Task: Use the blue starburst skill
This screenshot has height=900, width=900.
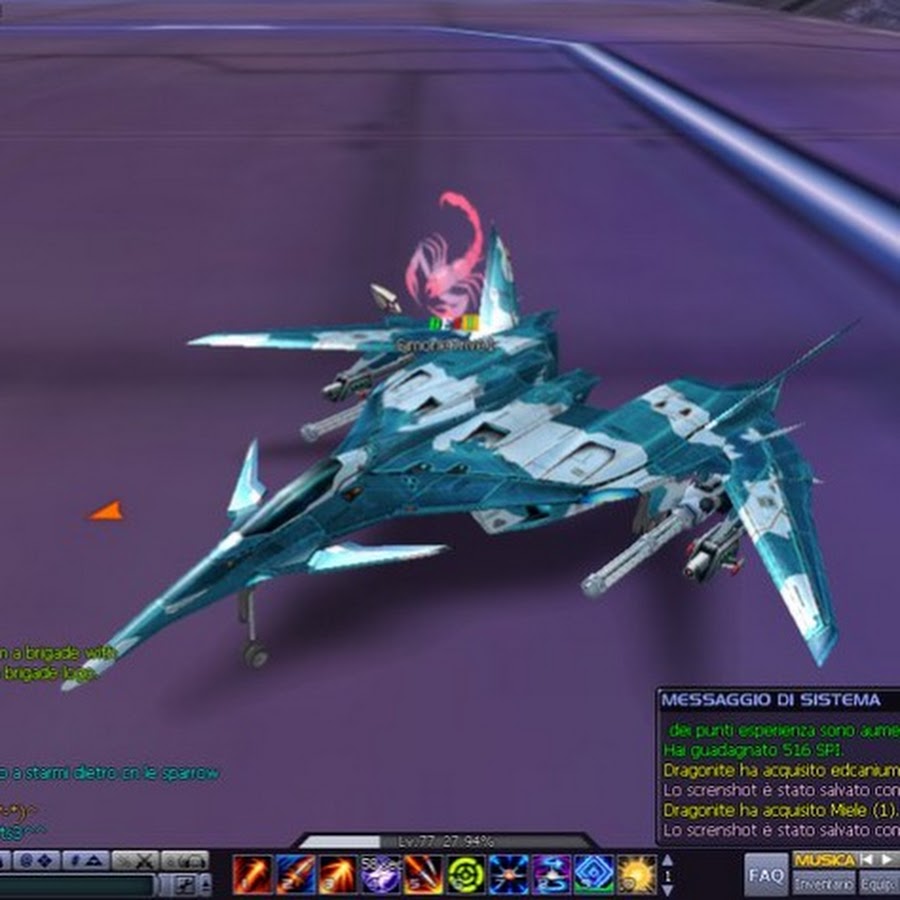Action: pyautogui.click(x=509, y=874)
